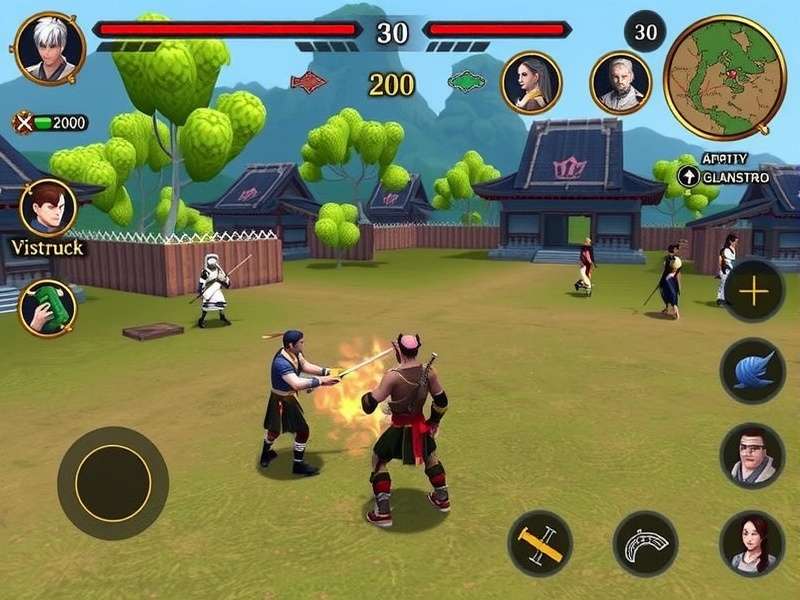Select the red-haired woman portrait button
This screenshot has width=800, height=600.
pos(751,543)
